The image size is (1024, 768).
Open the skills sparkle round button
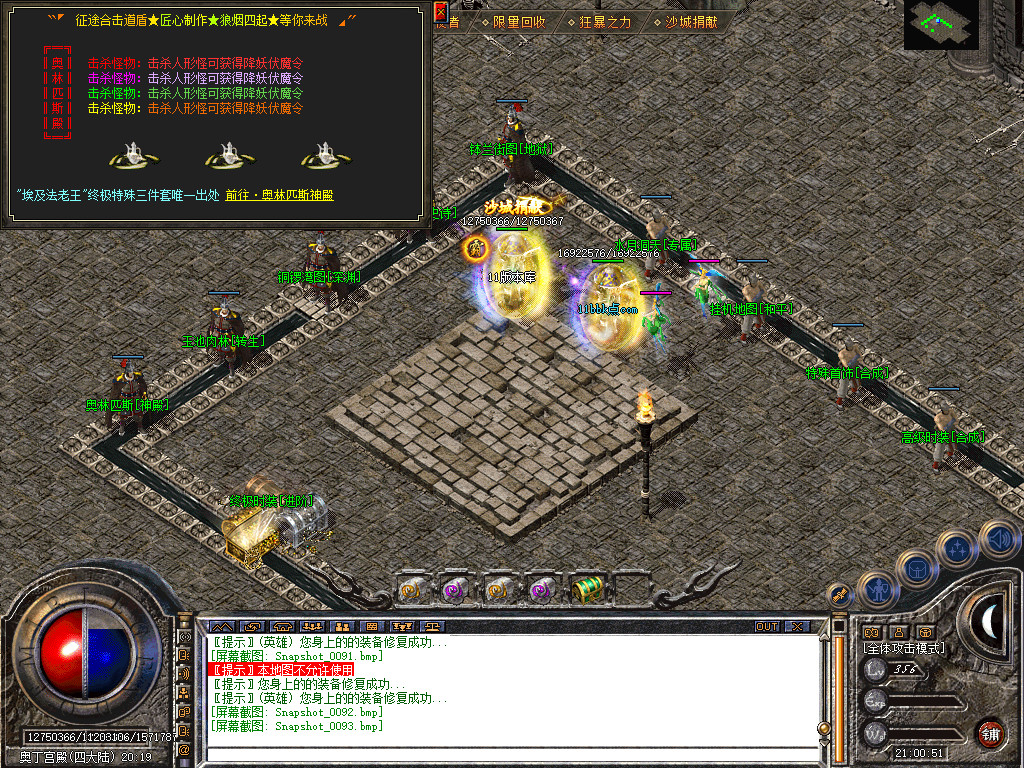957,549
